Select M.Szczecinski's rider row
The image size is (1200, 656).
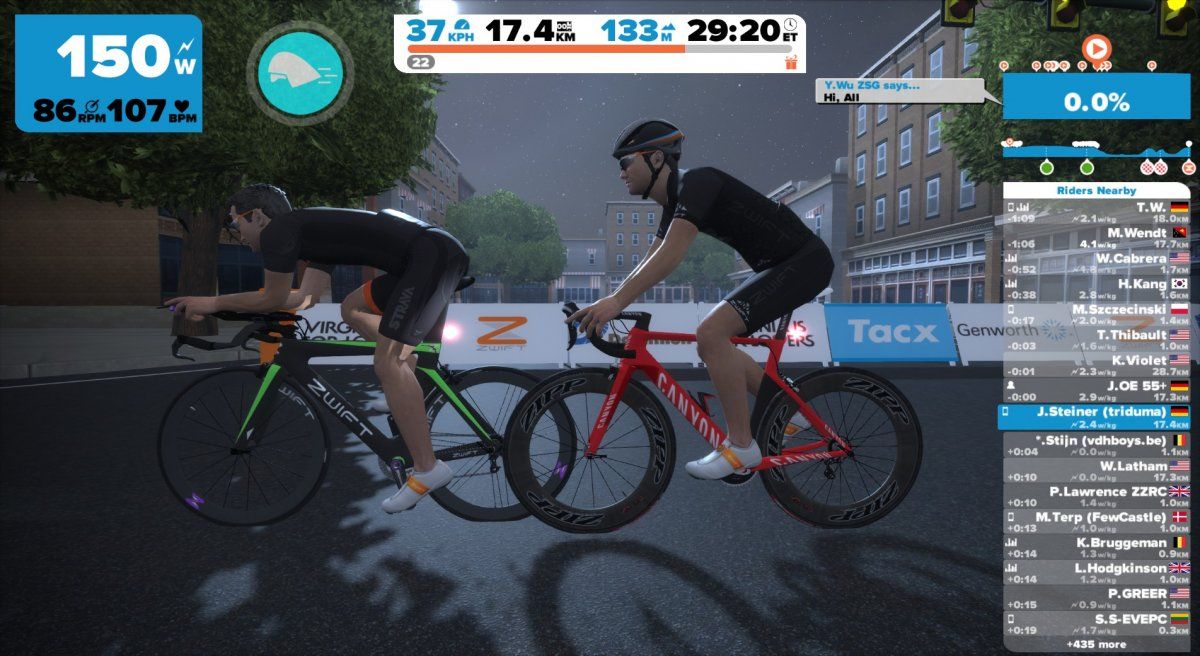[x=1097, y=314]
